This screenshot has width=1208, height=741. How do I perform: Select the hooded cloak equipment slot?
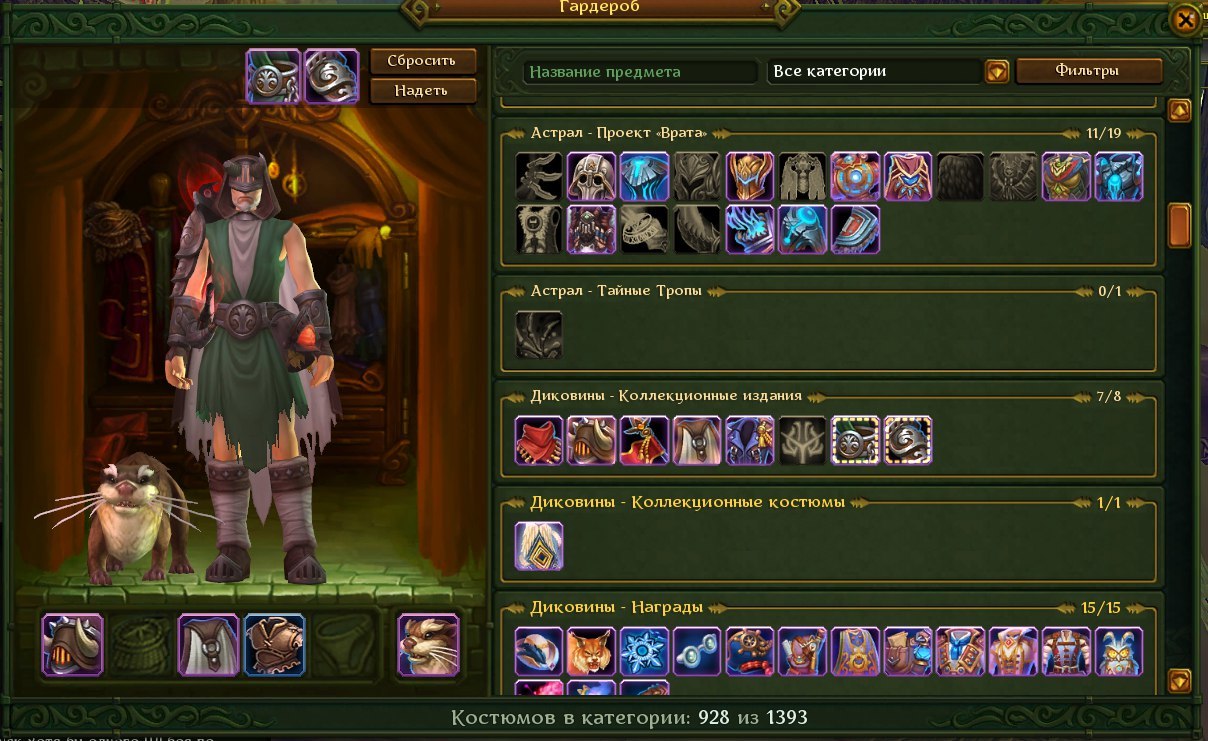(x=209, y=645)
